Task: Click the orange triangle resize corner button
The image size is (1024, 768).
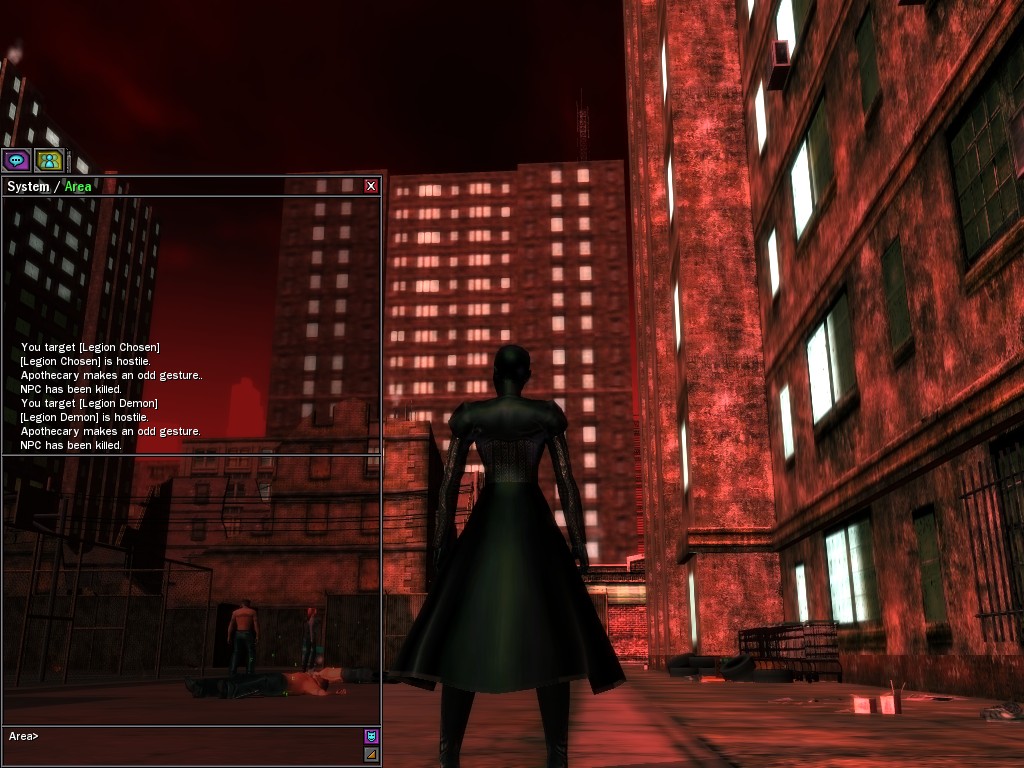Action: click(371, 754)
